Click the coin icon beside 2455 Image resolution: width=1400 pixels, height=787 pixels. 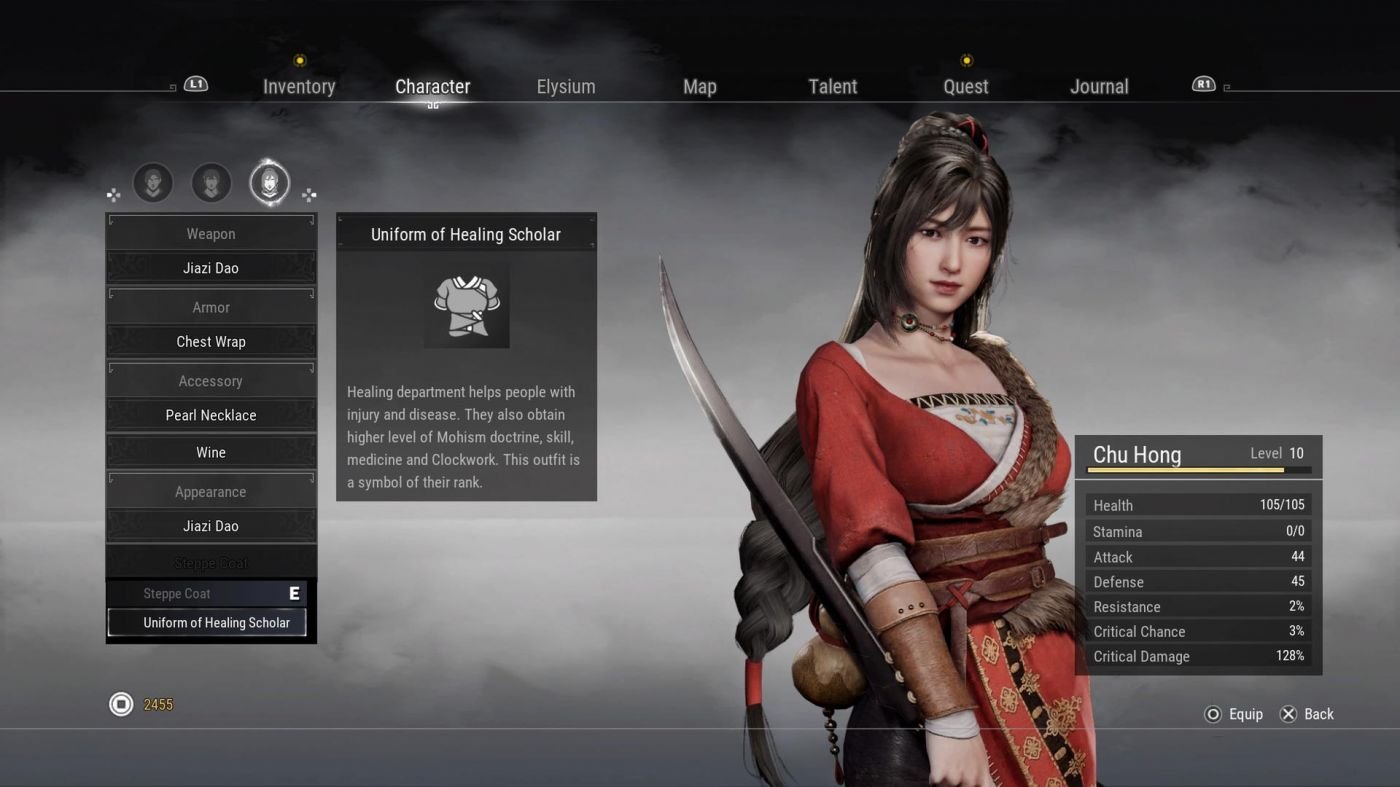click(121, 704)
